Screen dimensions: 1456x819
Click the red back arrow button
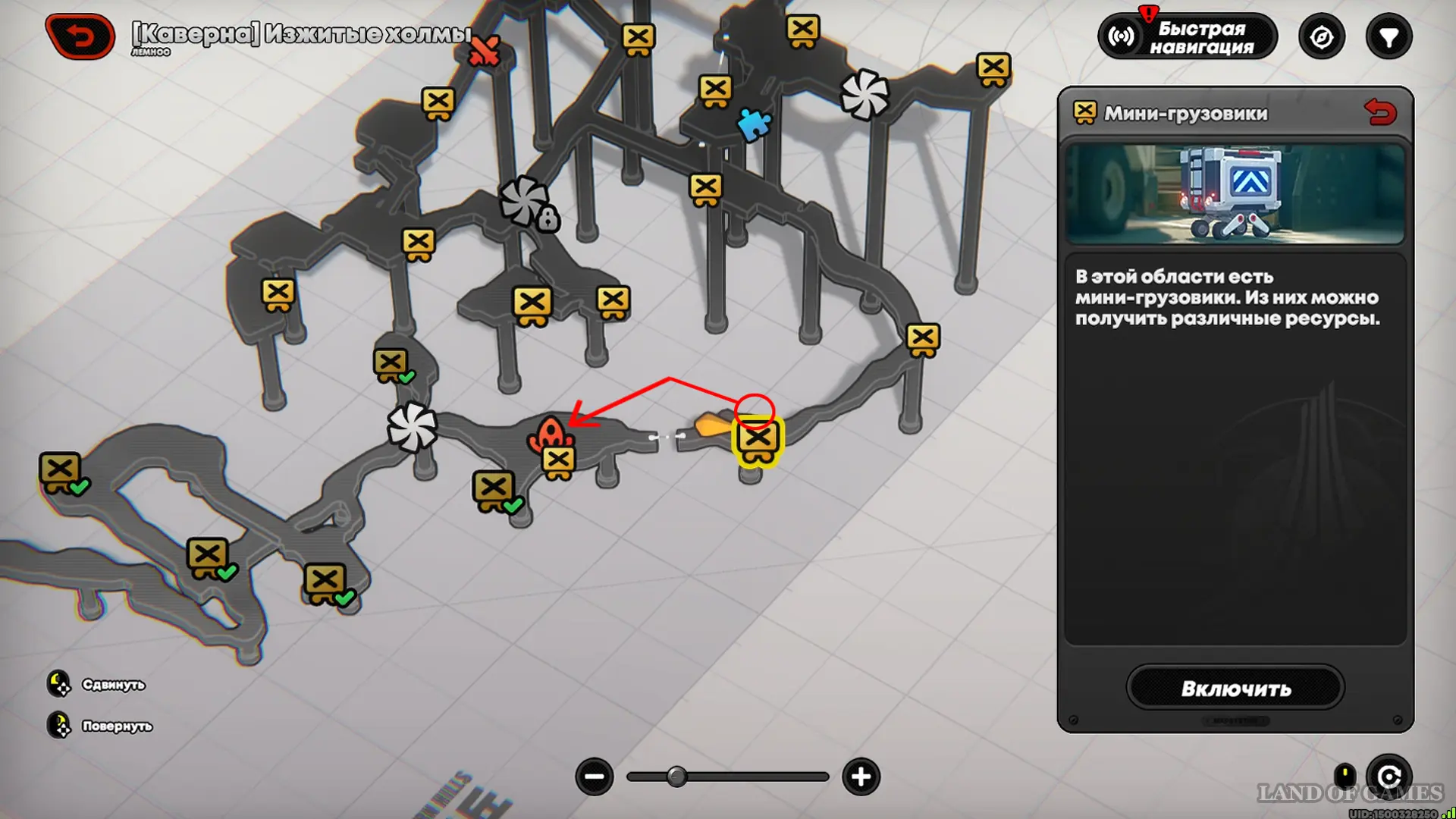[x=80, y=36]
